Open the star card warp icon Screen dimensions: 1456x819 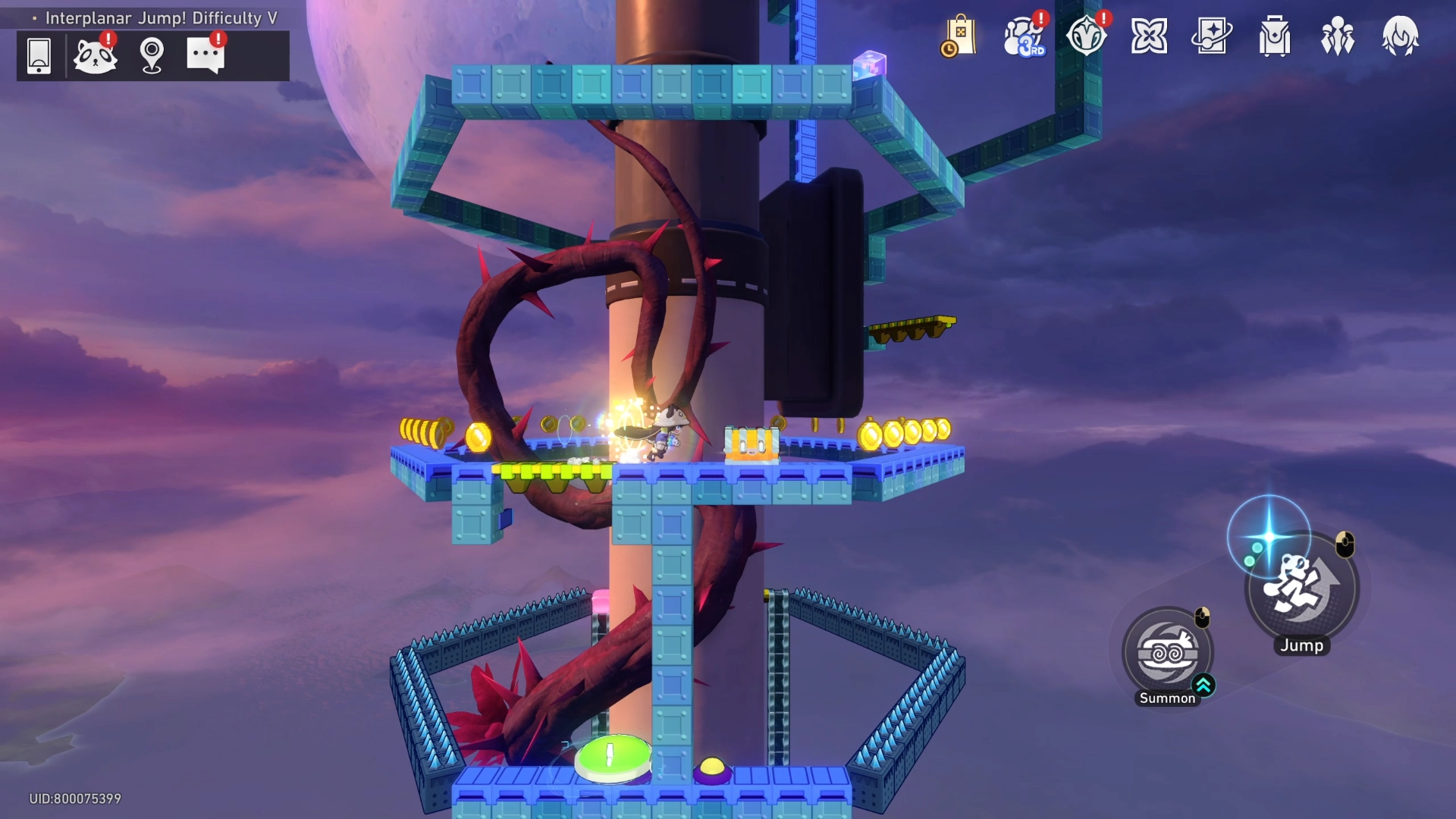[x=1212, y=36]
